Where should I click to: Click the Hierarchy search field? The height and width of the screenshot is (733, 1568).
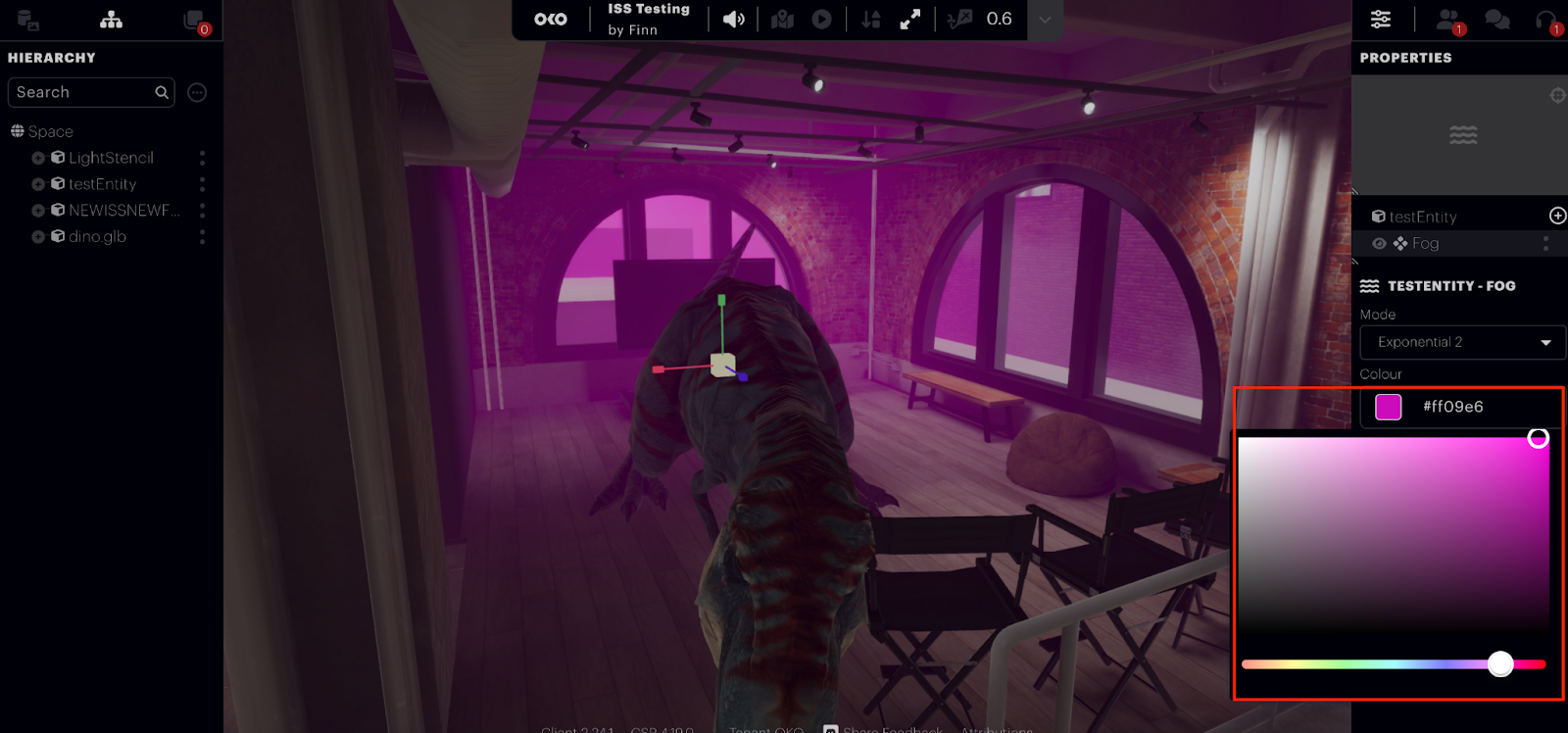click(83, 92)
